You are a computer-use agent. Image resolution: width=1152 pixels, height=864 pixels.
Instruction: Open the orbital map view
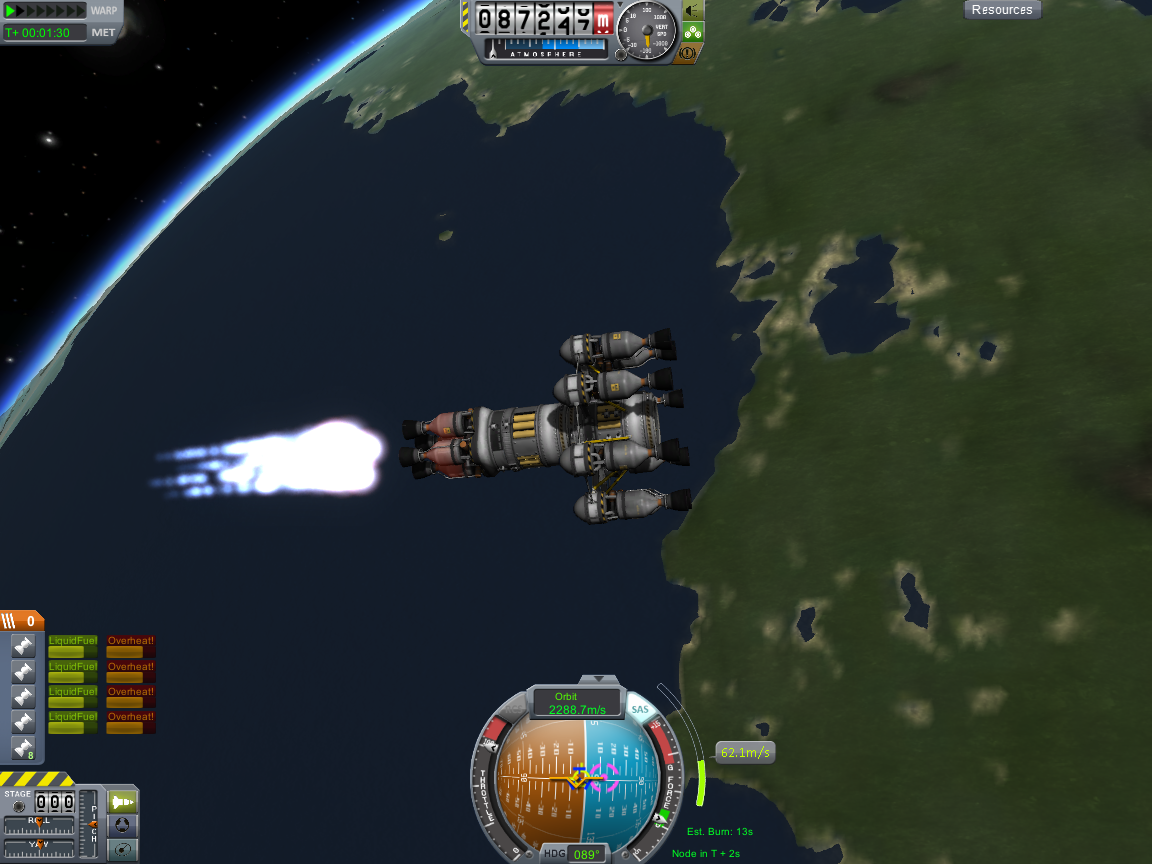tap(122, 850)
